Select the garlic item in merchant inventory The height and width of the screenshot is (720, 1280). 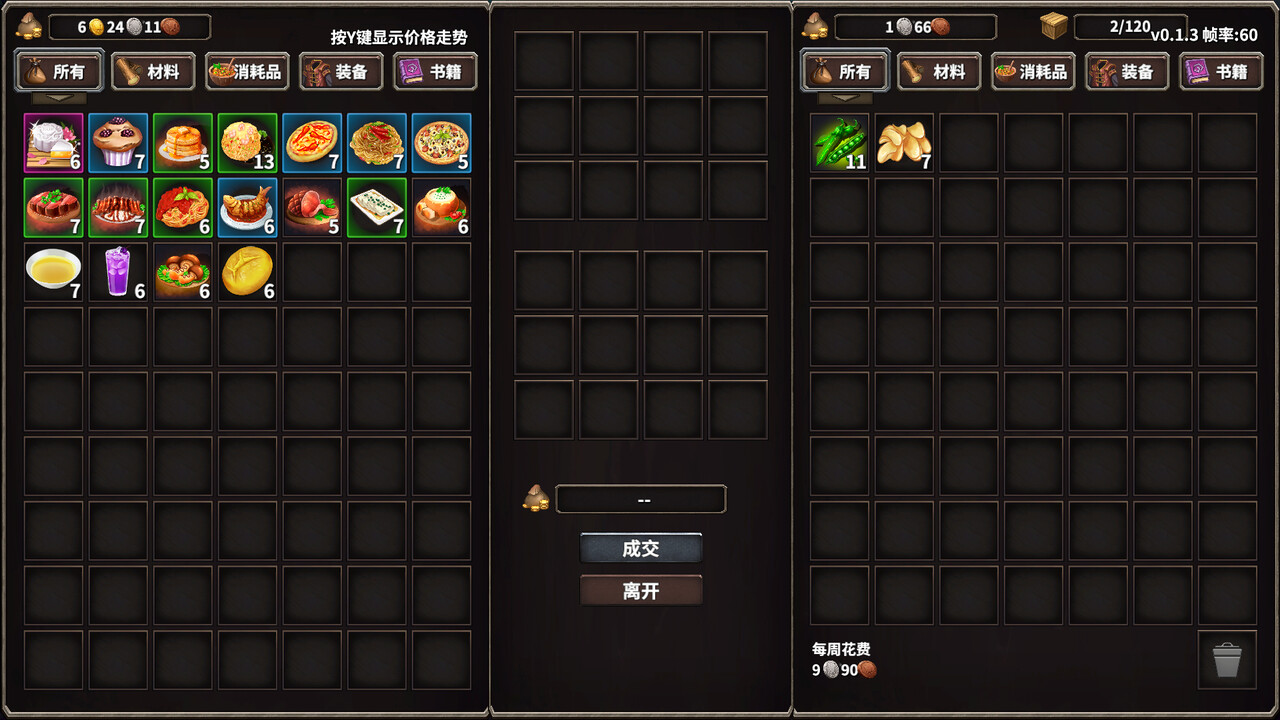pyautogui.click(x=904, y=143)
